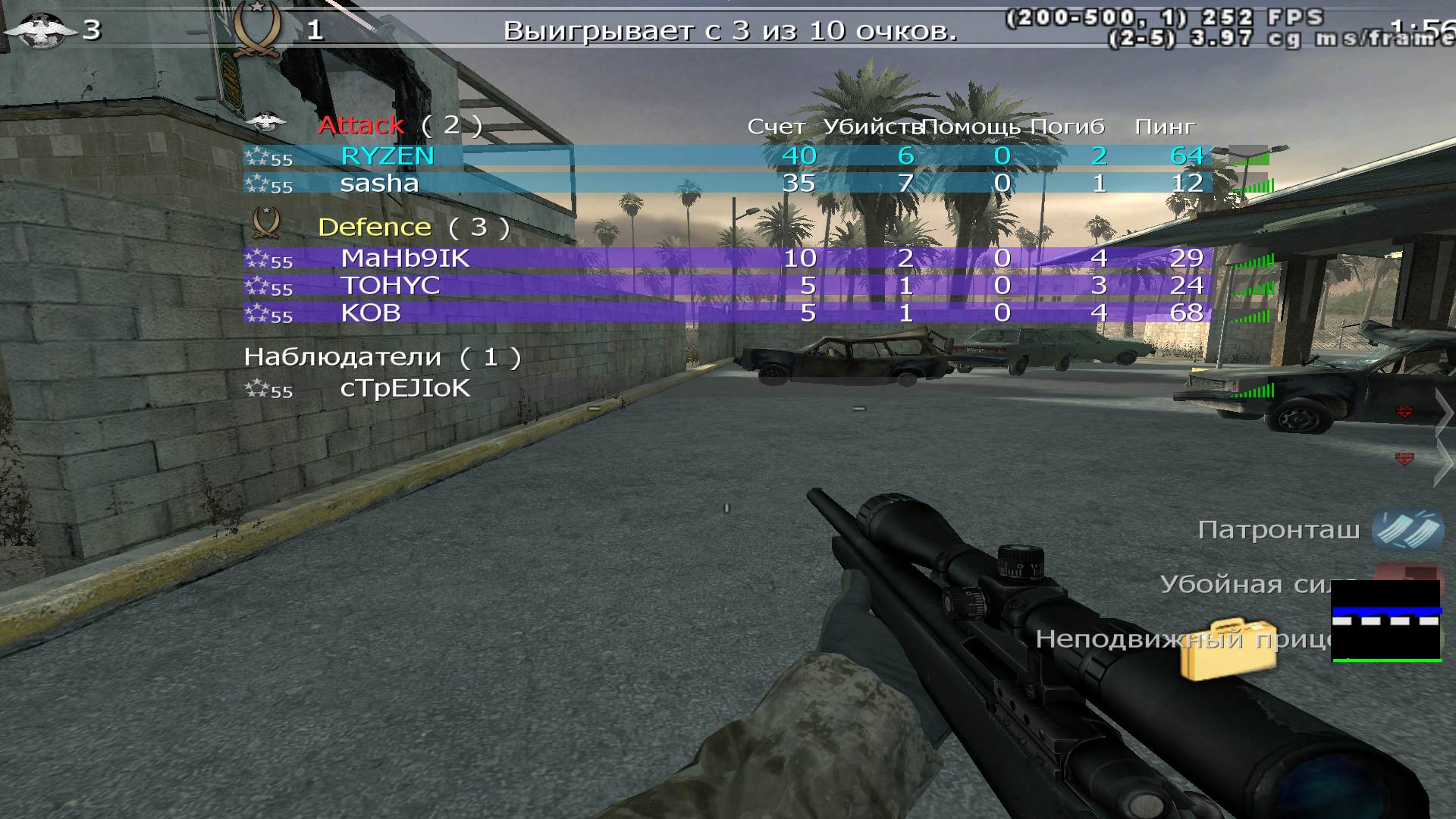
Task: Click the red ЦЕЛЬ target marker on the car
Action: click(1407, 412)
